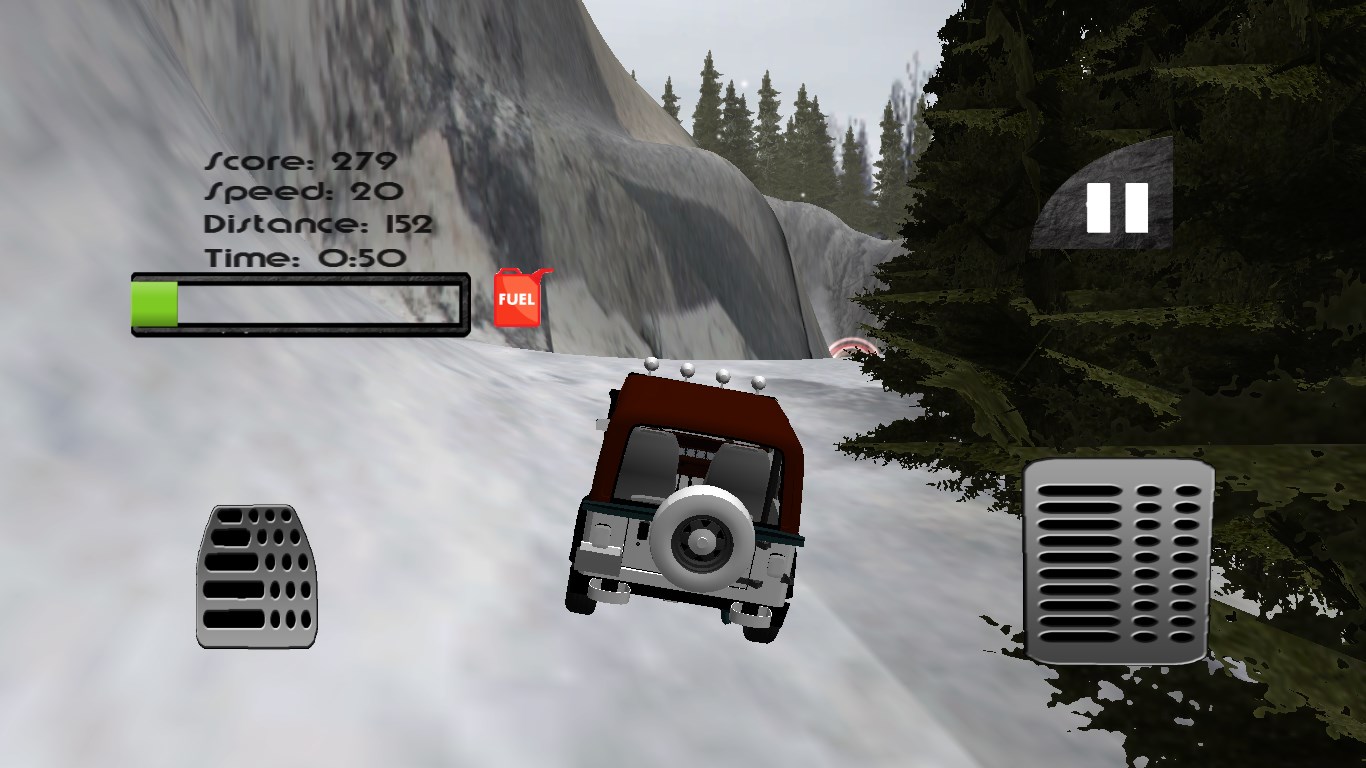Screen dimensions: 1366x768
Task: Step on the gas pedal
Action: coord(1118,561)
